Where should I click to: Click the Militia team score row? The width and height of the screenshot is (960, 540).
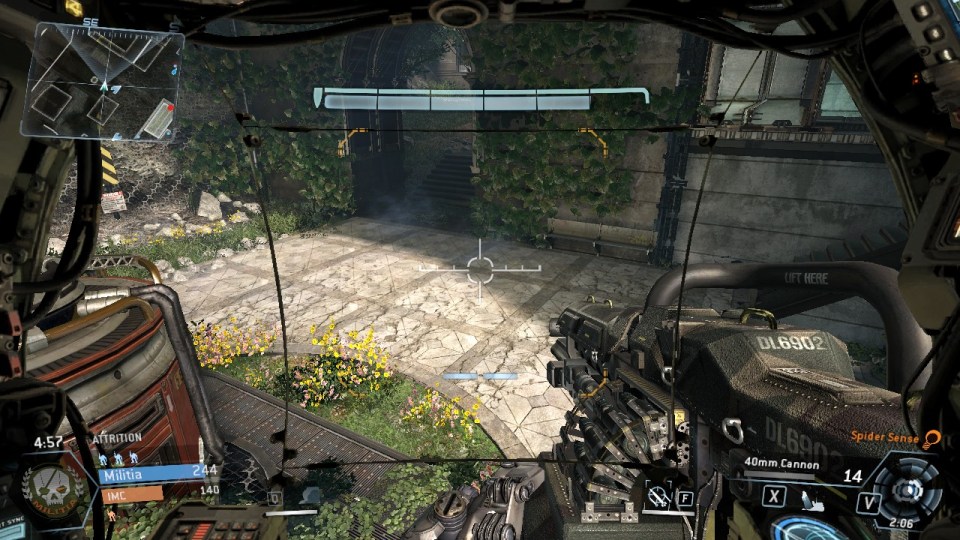pos(155,471)
